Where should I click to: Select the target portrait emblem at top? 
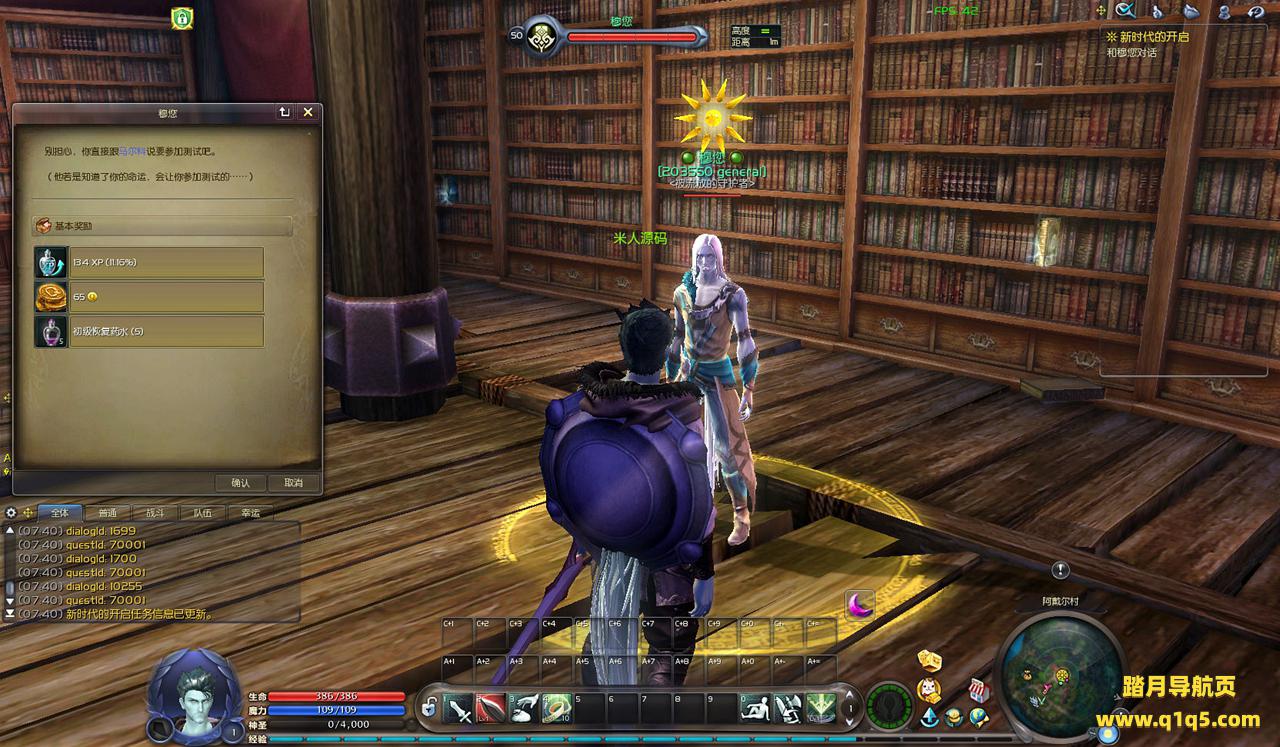click(541, 35)
